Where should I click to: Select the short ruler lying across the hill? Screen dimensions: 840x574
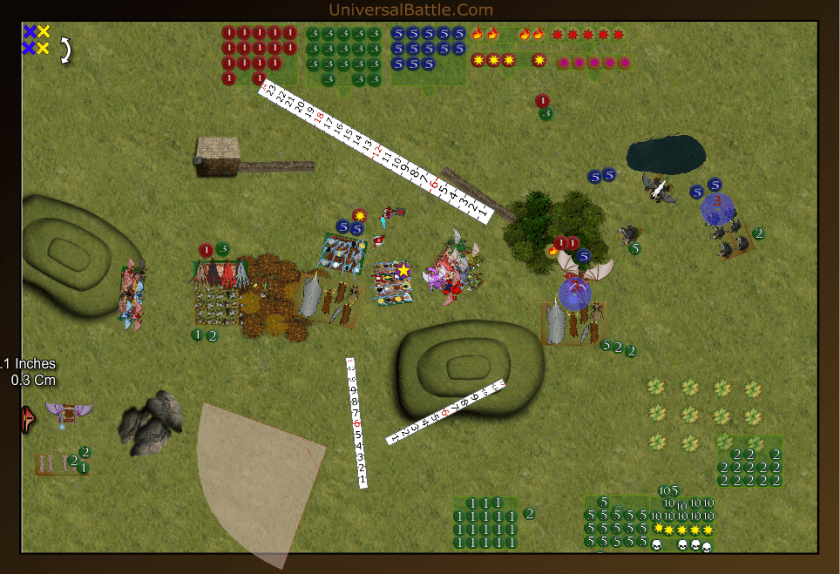[447, 412]
